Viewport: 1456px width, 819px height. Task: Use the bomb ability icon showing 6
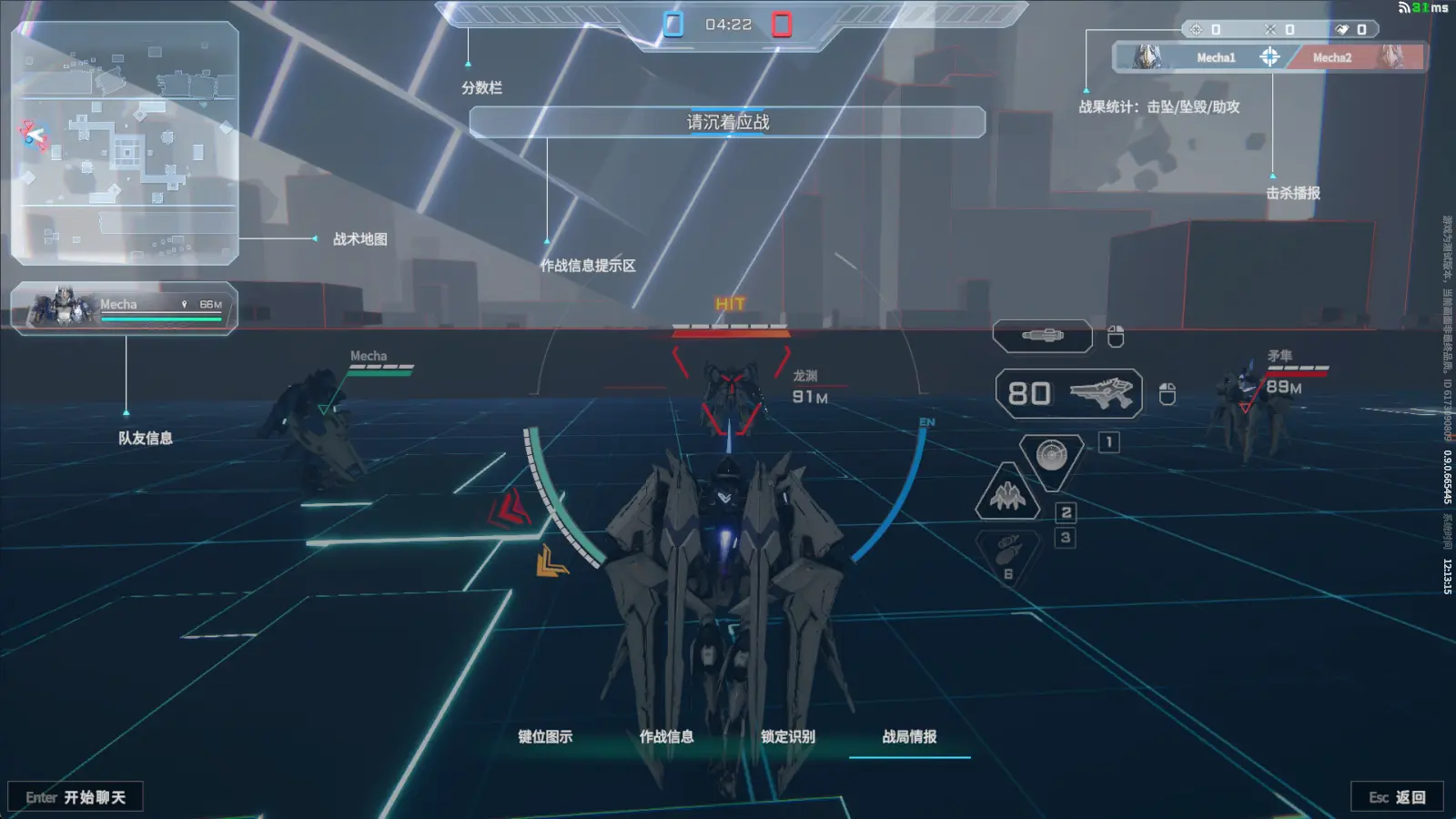tap(1007, 553)
